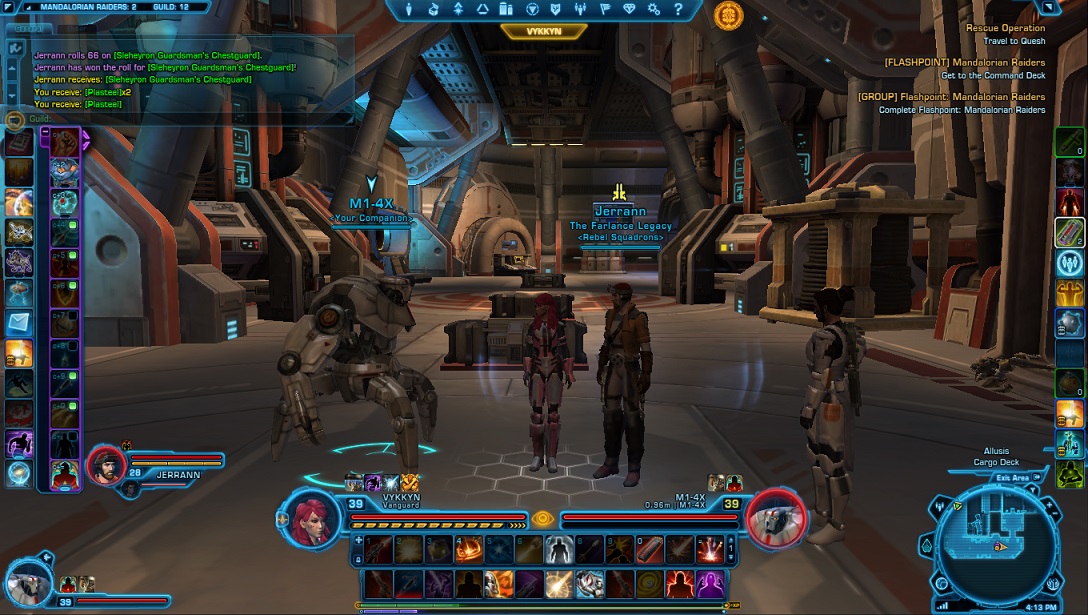Click the Exit Area button
Screen dimensions: 1088x615
1012,478
